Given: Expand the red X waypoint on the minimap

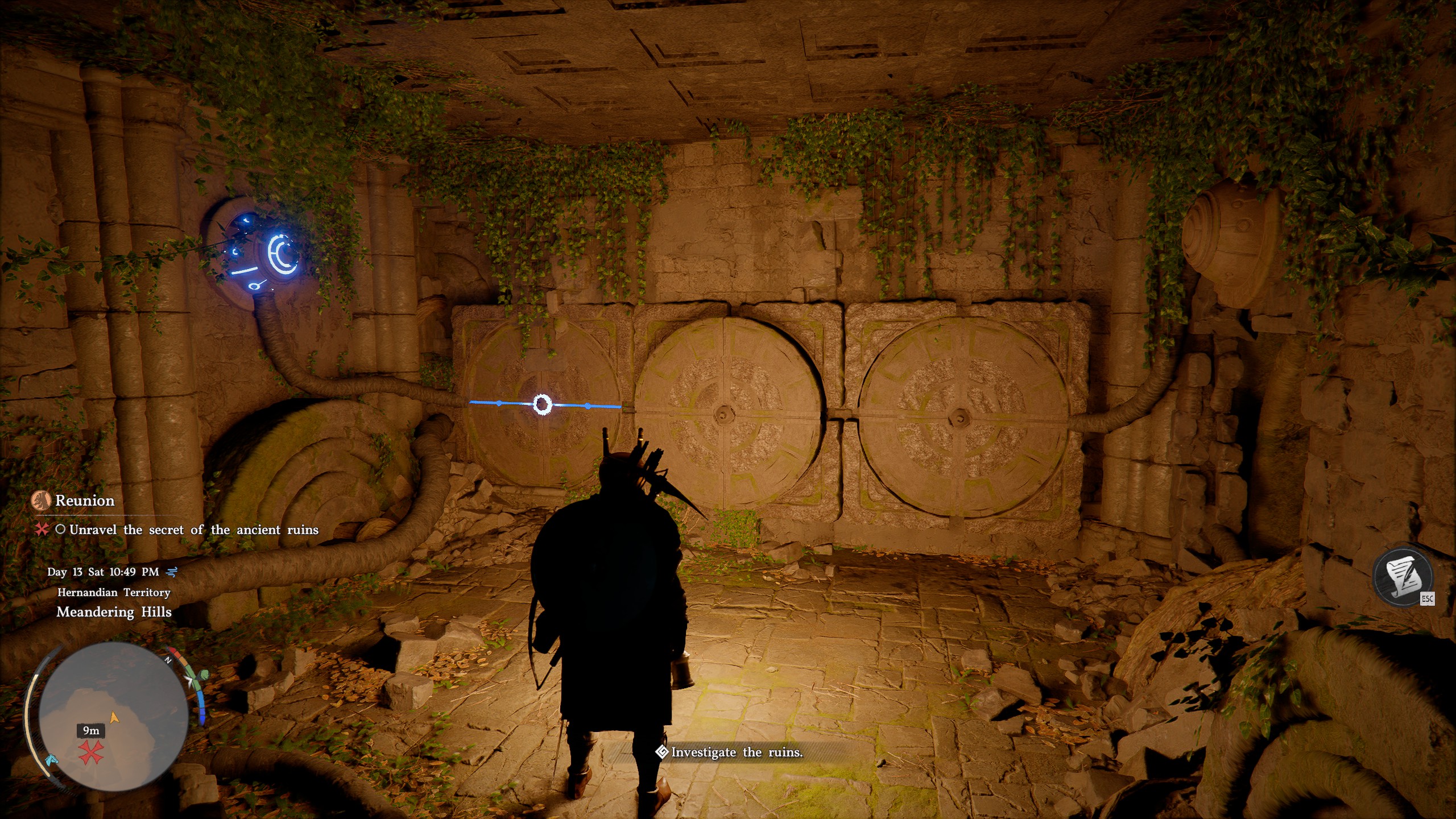Looking at the screenshot, I should click(90, 752).
